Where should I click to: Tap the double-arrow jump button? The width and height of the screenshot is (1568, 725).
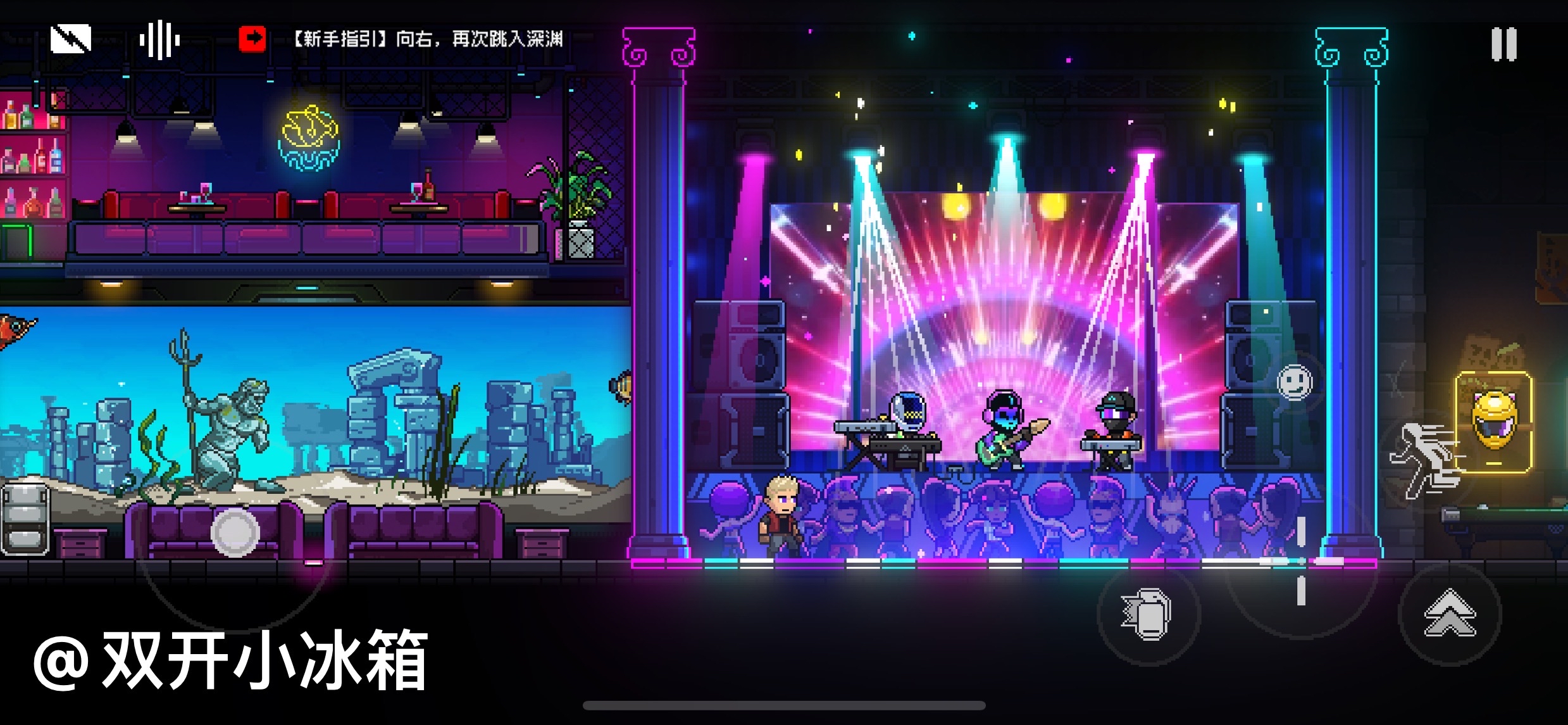[1450, 614]
